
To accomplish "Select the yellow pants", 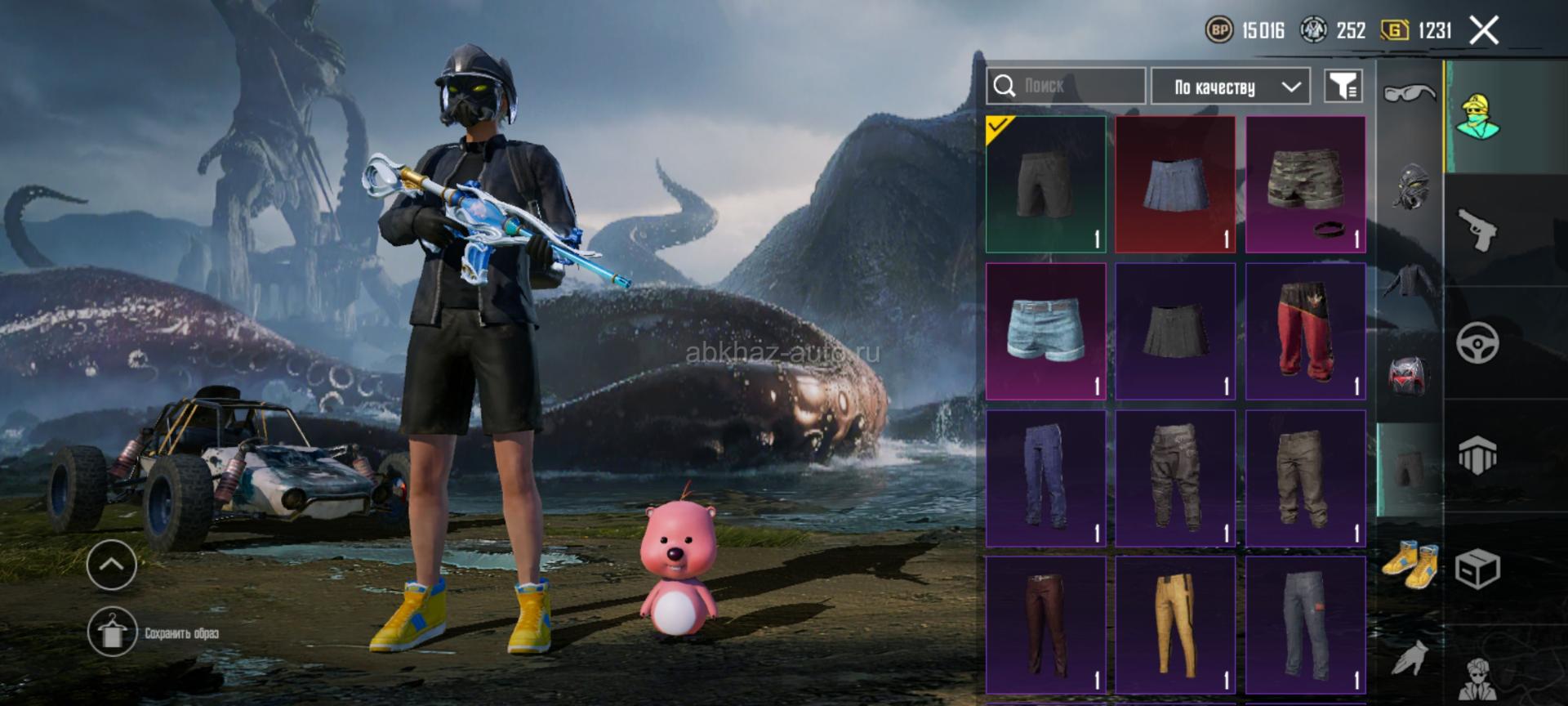I will click(x=1175, y=625).
